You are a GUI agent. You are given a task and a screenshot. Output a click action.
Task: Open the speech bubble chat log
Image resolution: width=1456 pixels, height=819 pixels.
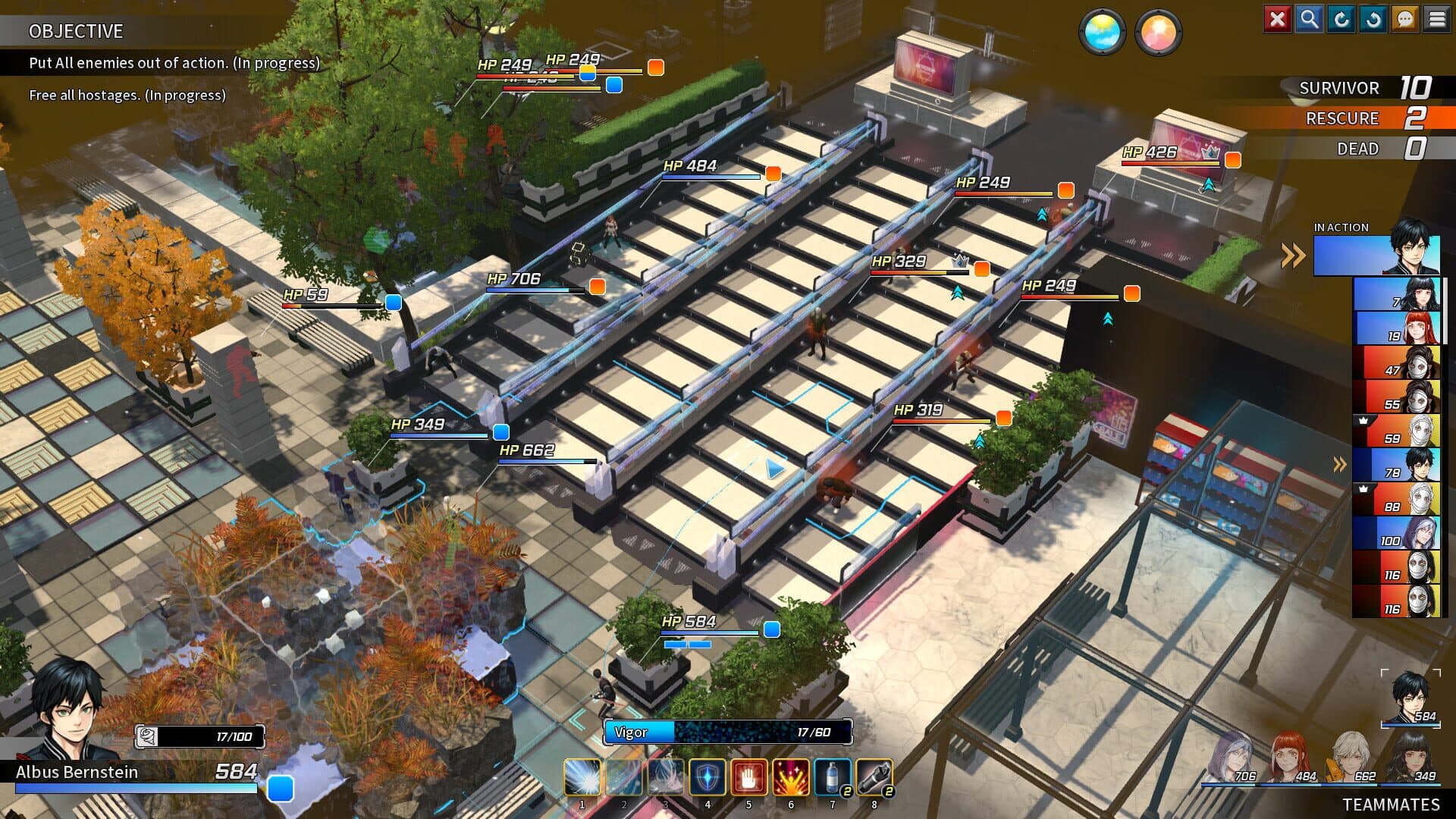(x=1404, y=19)
